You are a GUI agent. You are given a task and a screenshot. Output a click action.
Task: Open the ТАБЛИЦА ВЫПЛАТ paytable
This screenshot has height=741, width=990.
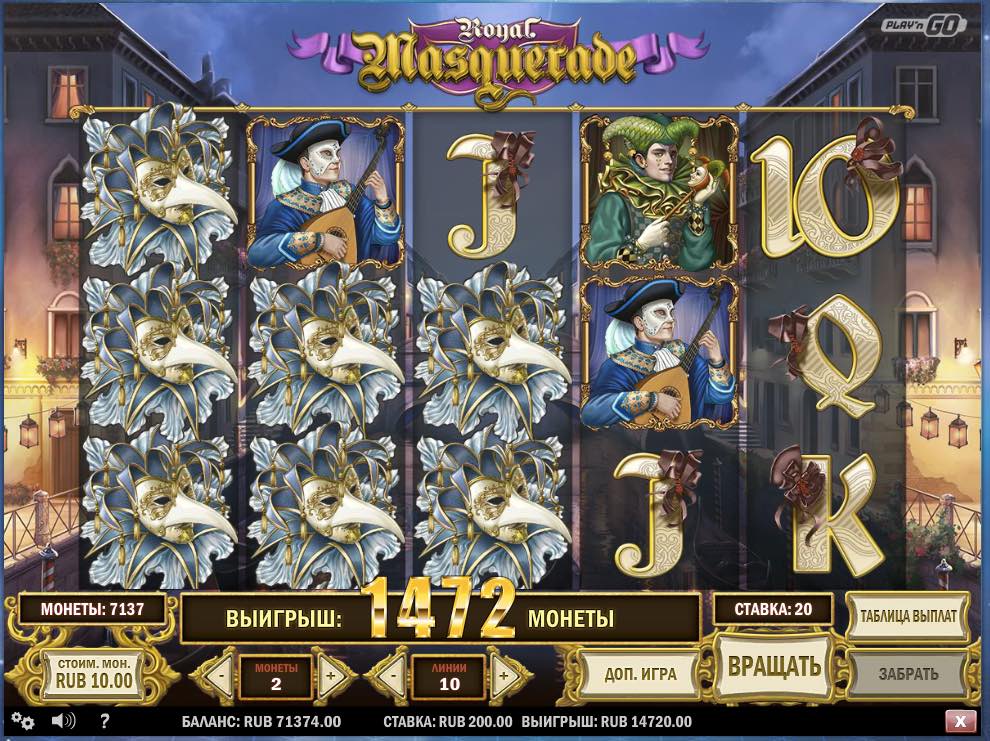(908, 615)
